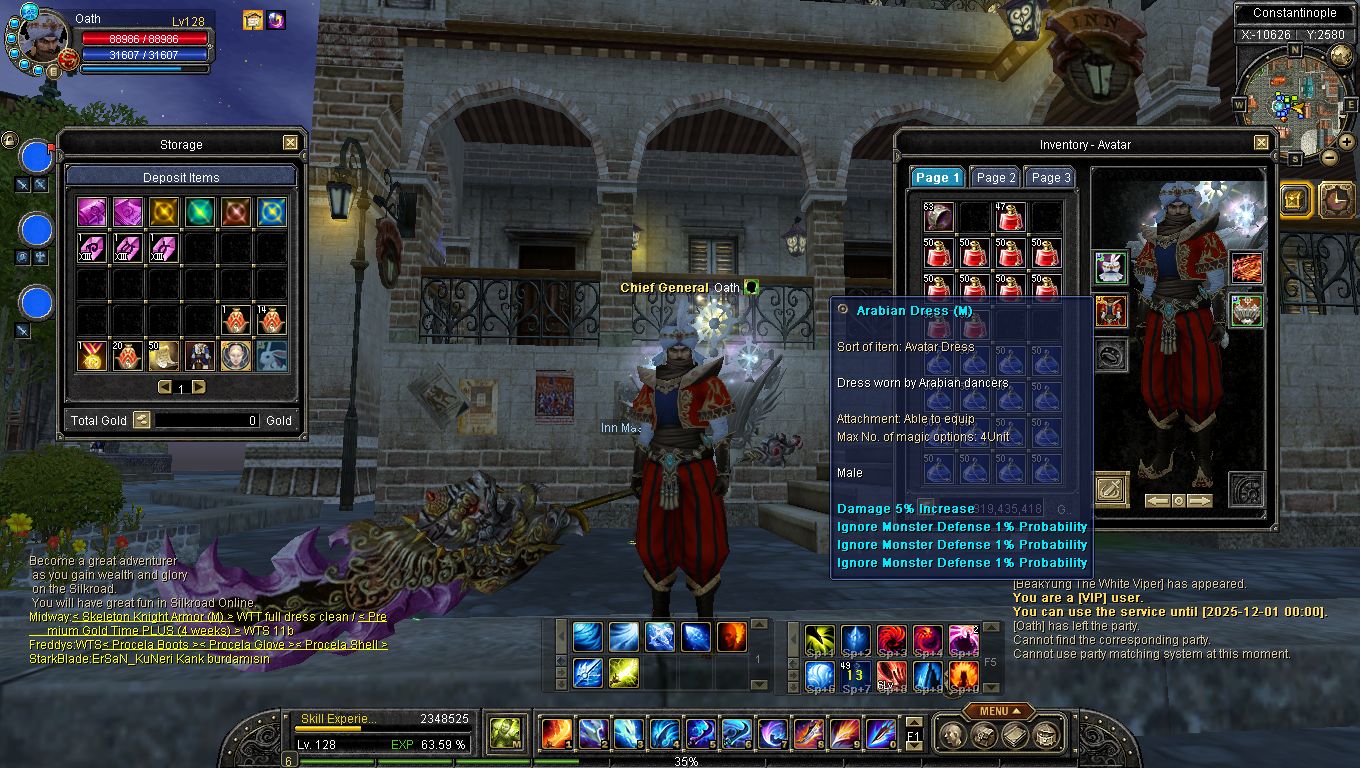The width and height of the screenshot is (1360, 768).
Task: Activate hotbar skill number 1
Action: (556, 733)
